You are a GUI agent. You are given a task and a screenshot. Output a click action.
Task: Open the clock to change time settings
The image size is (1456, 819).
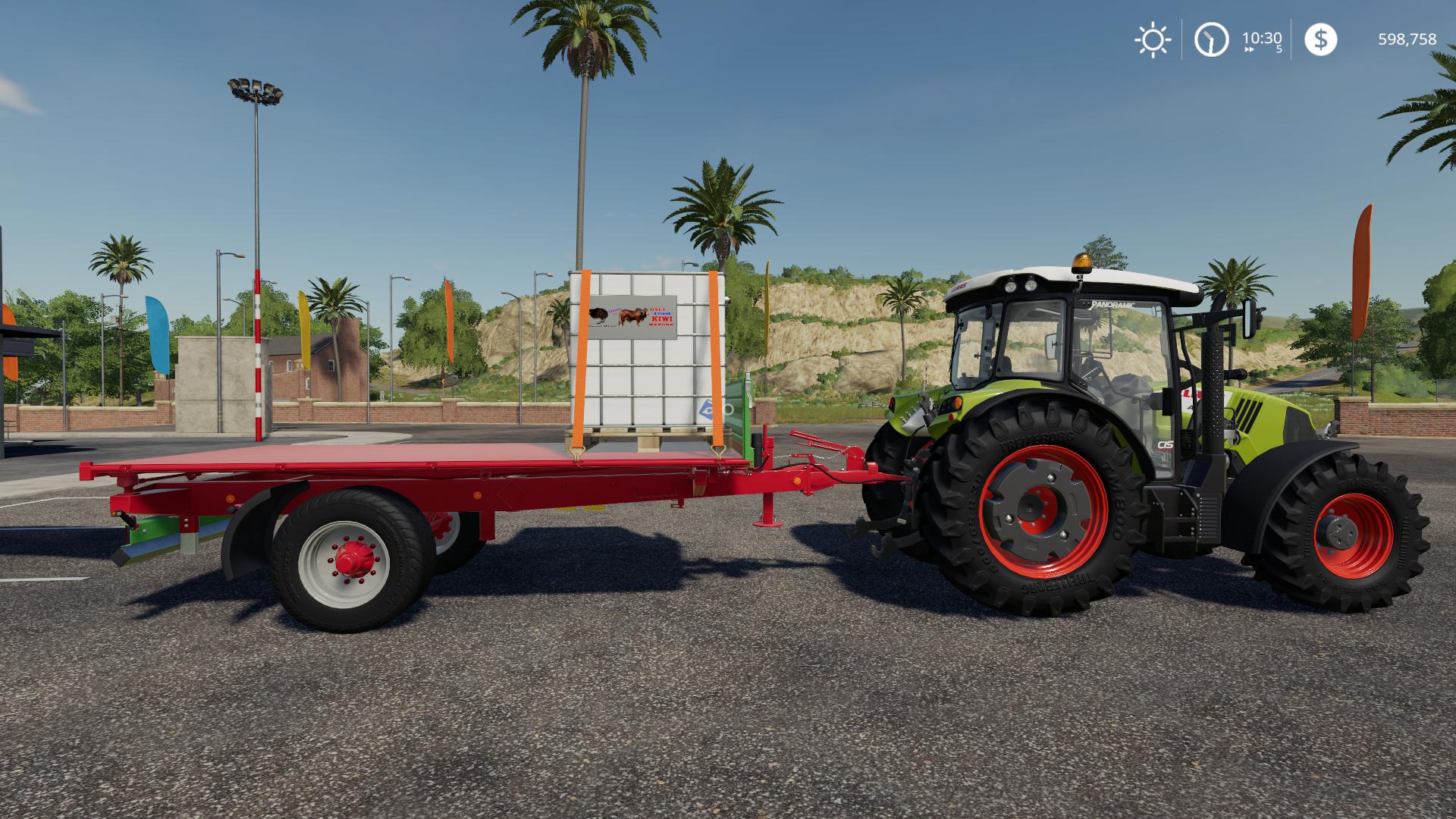pyautogui.click(x=1212, y=38)
